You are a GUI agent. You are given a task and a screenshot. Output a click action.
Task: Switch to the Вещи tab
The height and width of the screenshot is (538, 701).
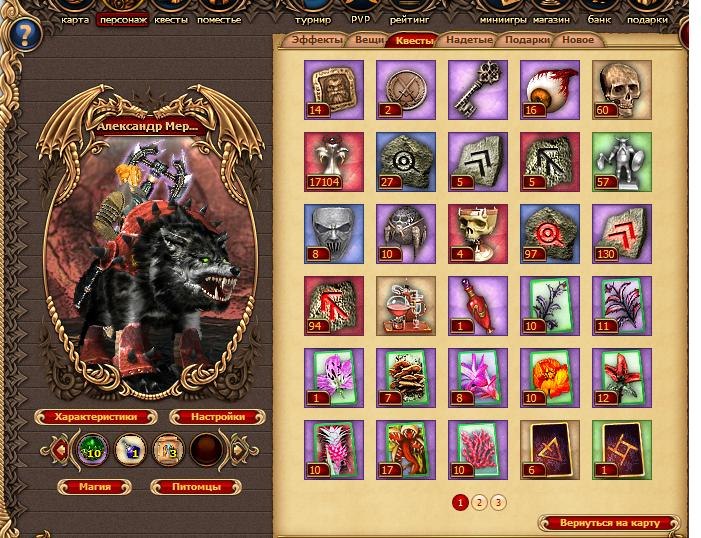pyautogui.click(x=367, y=41)
